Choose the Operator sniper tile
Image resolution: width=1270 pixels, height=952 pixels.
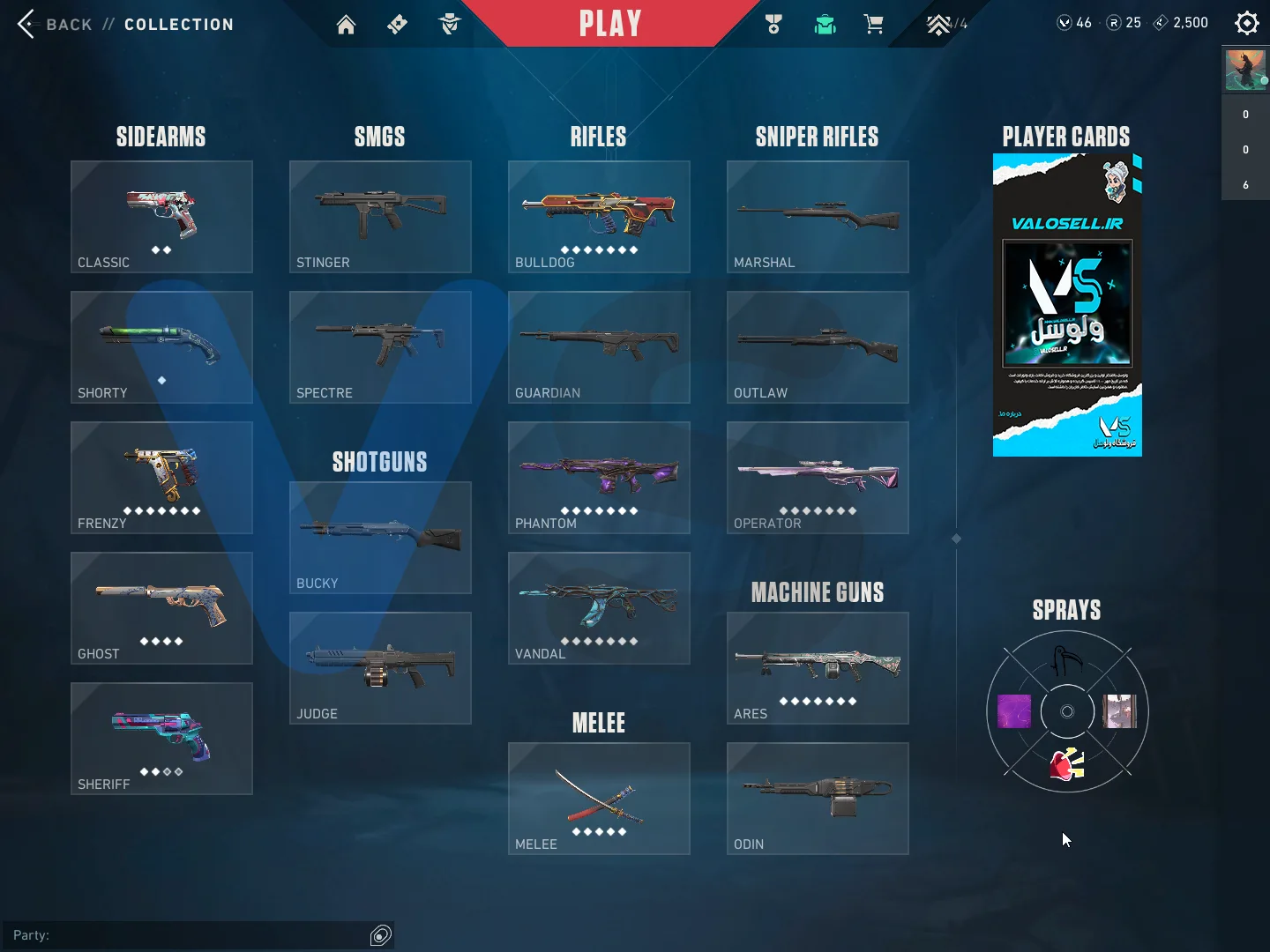pyautogui.click(x=818, y=478)
